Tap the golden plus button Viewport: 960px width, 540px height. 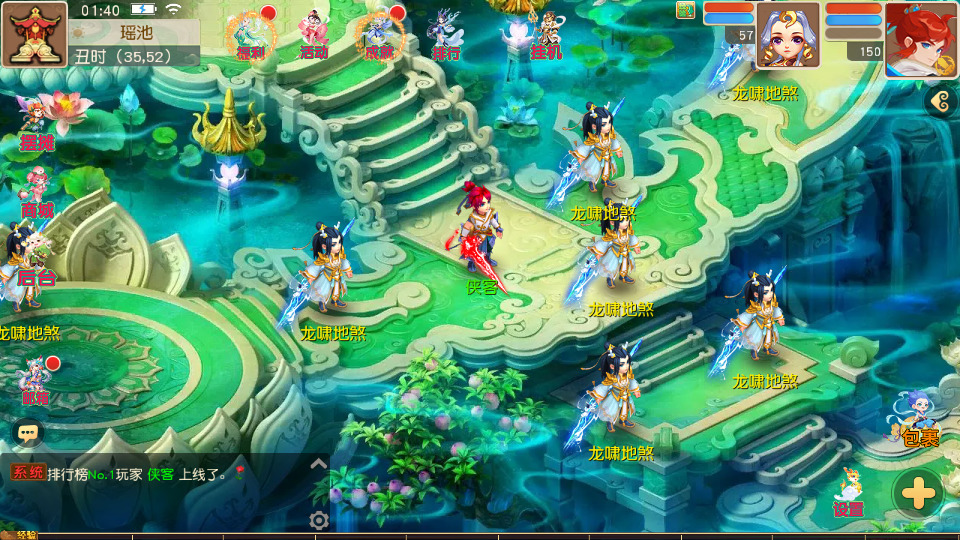click(918, 493)
